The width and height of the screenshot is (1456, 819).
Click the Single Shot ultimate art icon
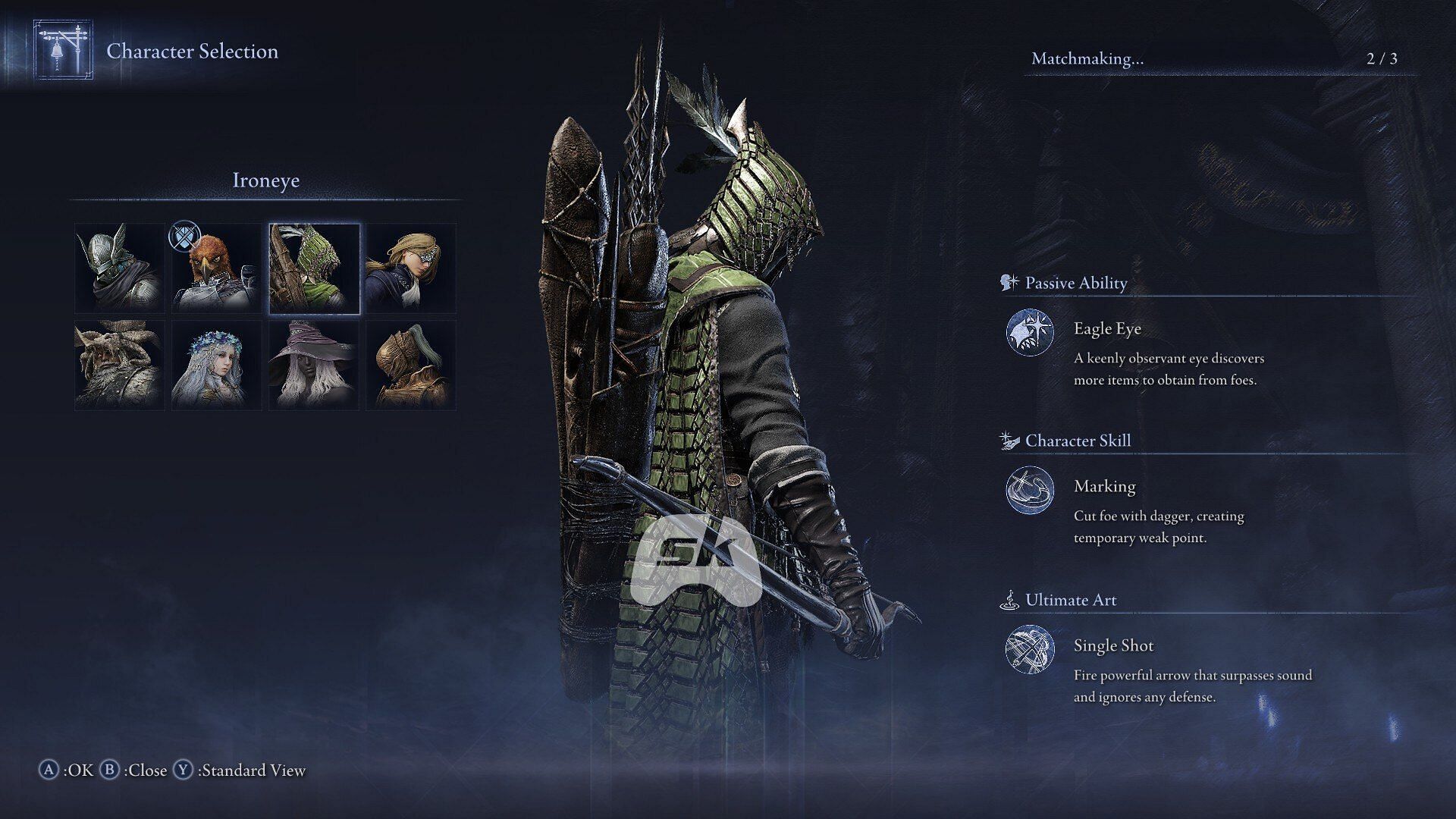(x=1029, y=649)
